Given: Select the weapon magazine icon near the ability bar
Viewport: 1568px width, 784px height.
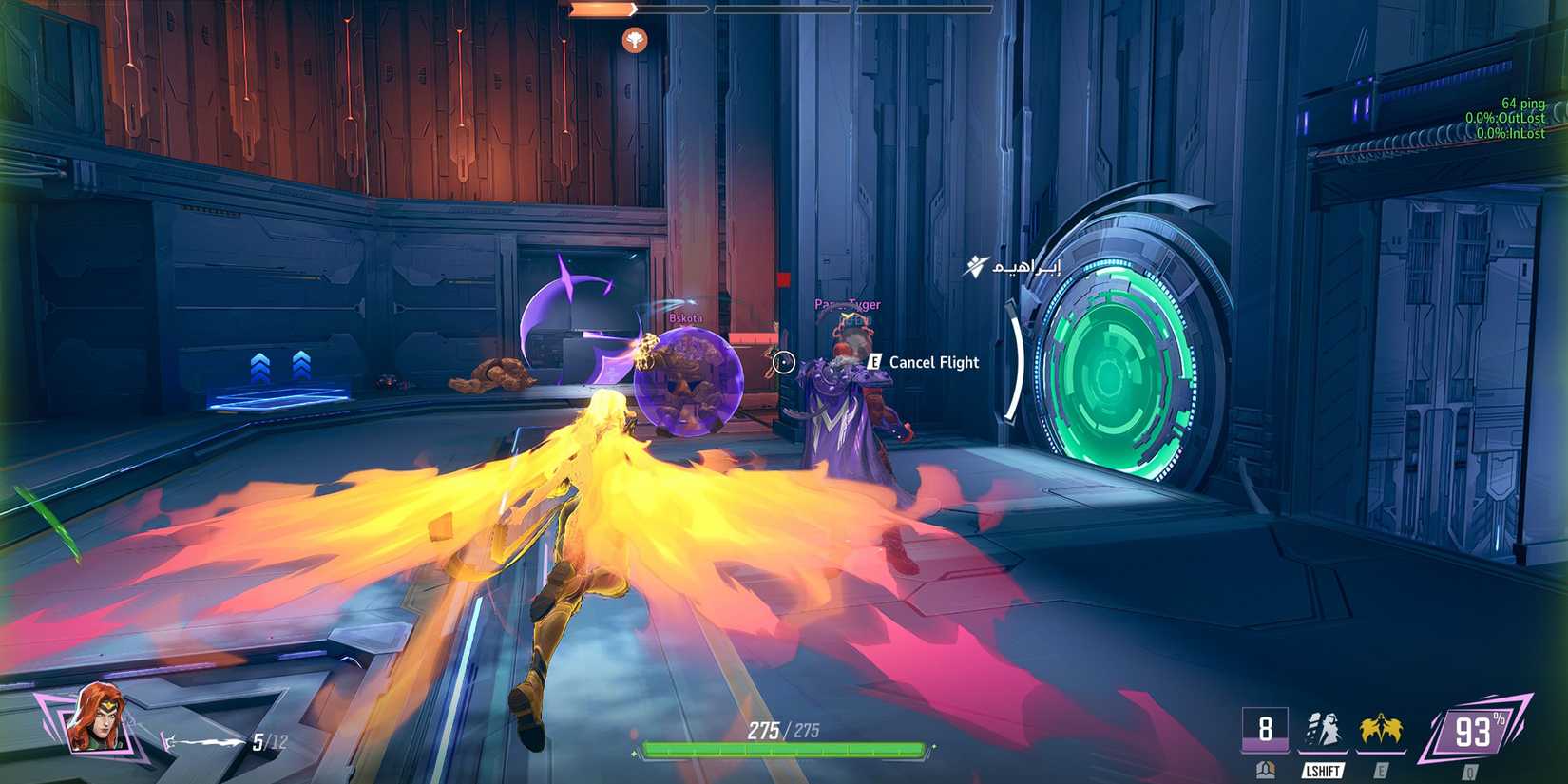Looking at the screenshot, I should (1266, 768).
